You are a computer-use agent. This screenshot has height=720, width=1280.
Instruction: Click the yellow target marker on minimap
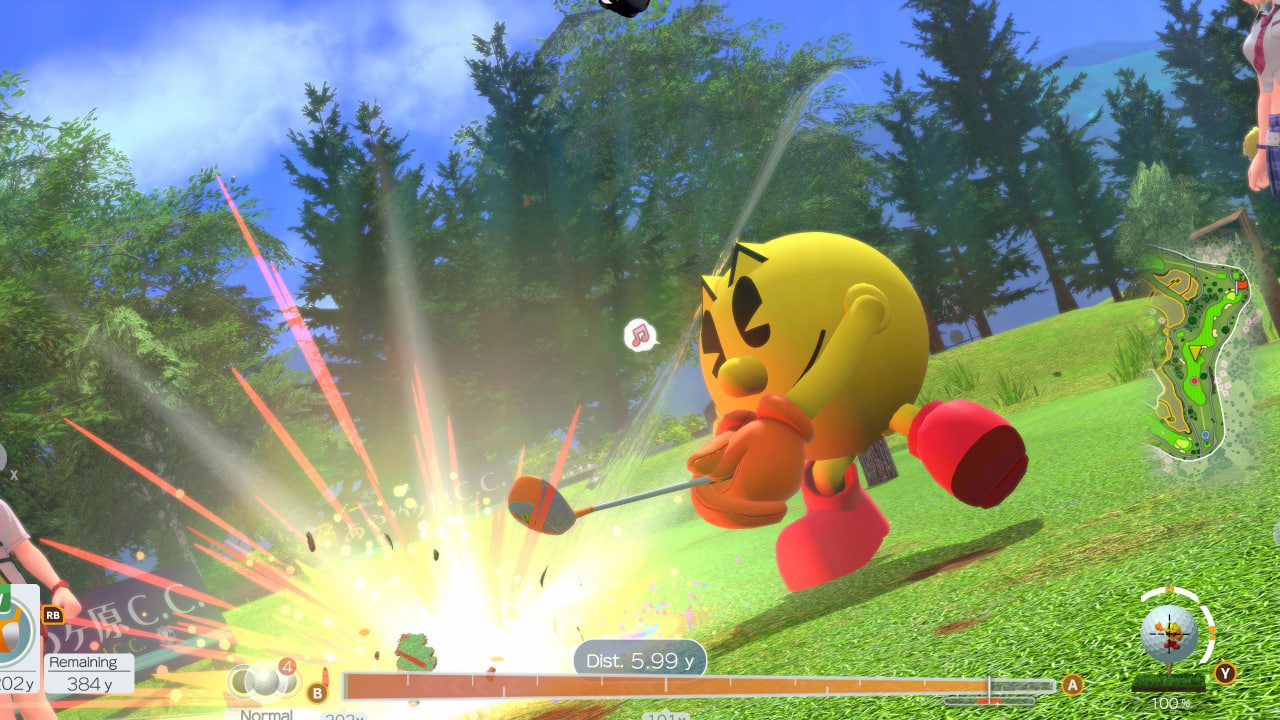[x=1194, y=352]
